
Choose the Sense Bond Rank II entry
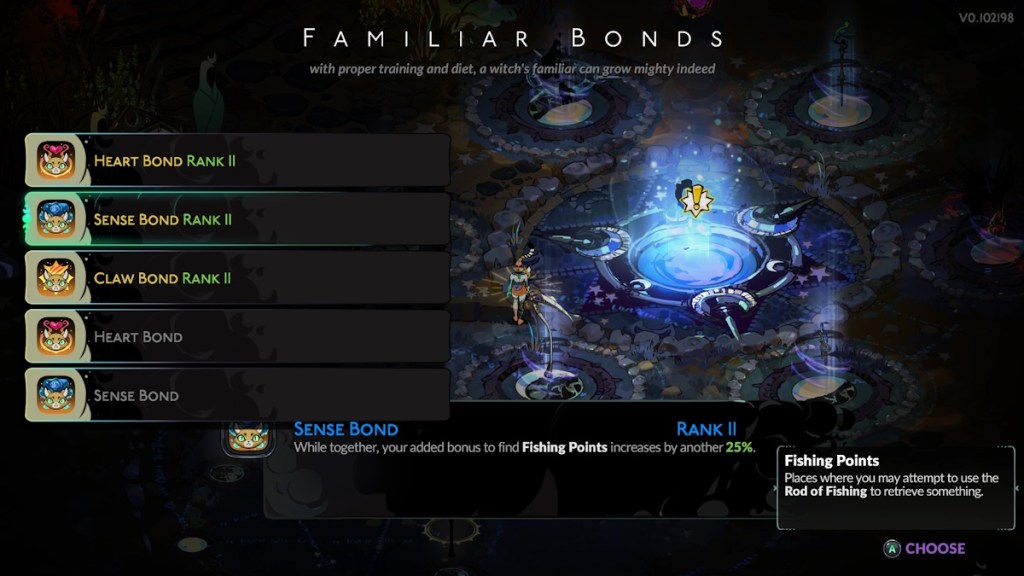pos(237,219)
